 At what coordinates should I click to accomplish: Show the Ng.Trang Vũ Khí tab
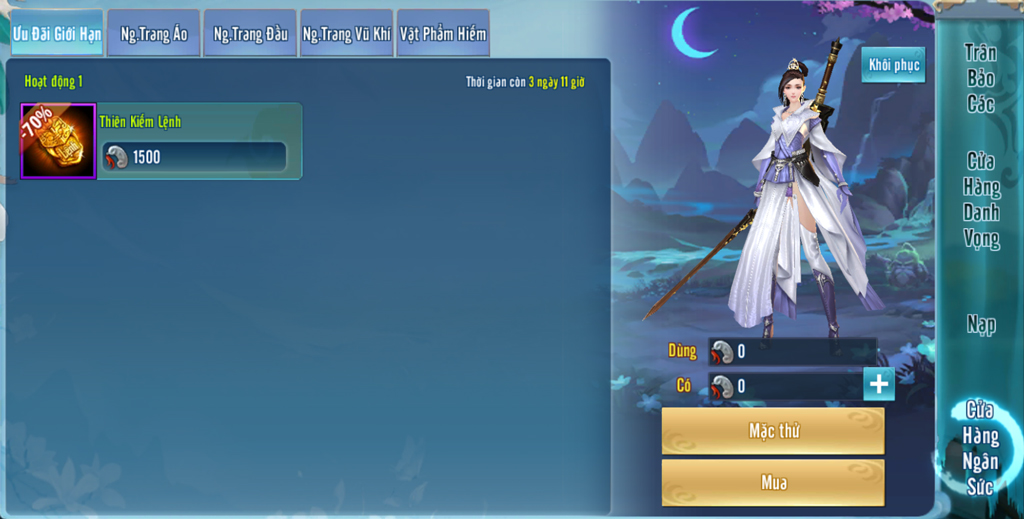coord(346,34)
